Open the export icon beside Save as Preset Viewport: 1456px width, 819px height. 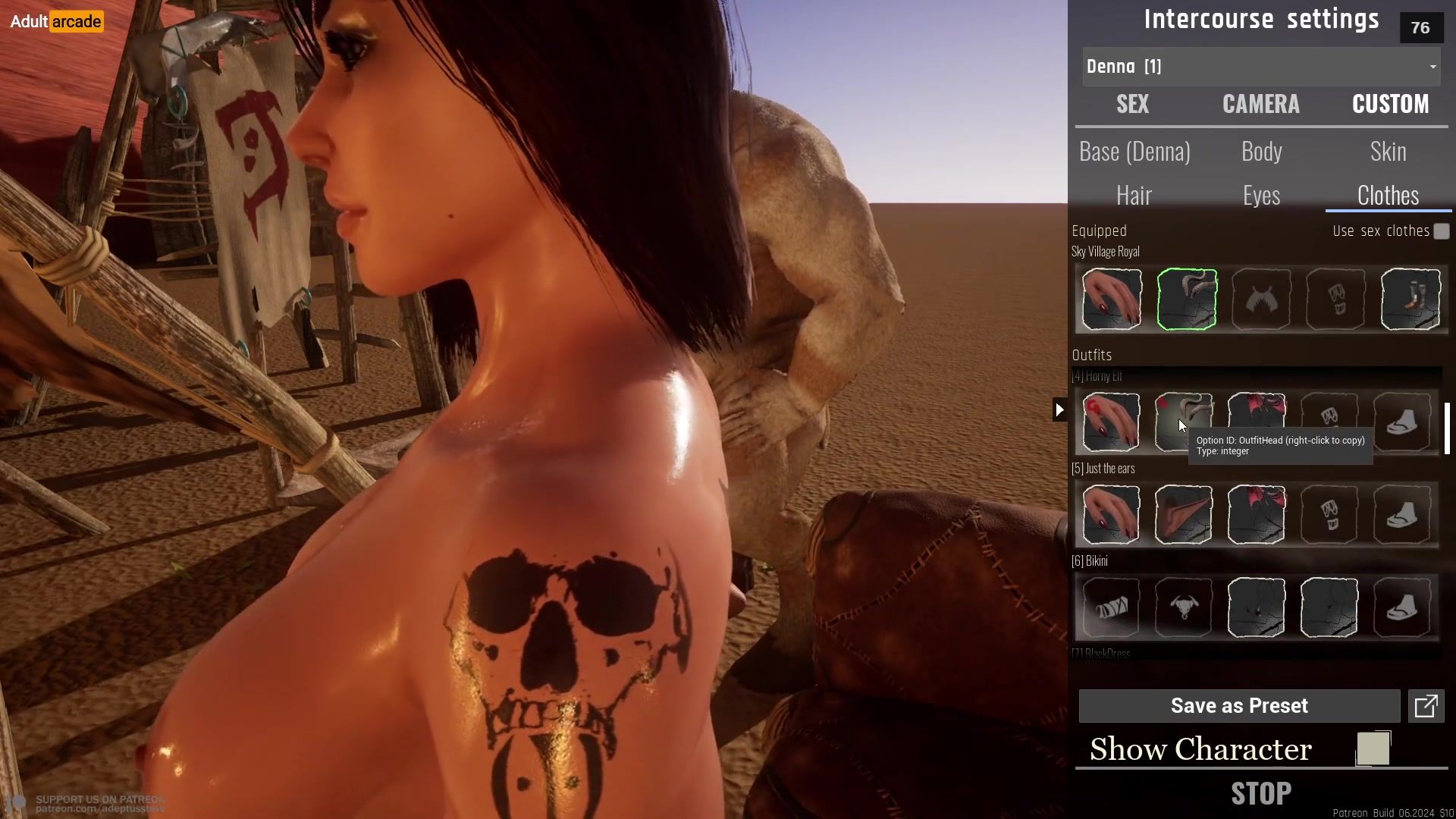click(1426, 706)
